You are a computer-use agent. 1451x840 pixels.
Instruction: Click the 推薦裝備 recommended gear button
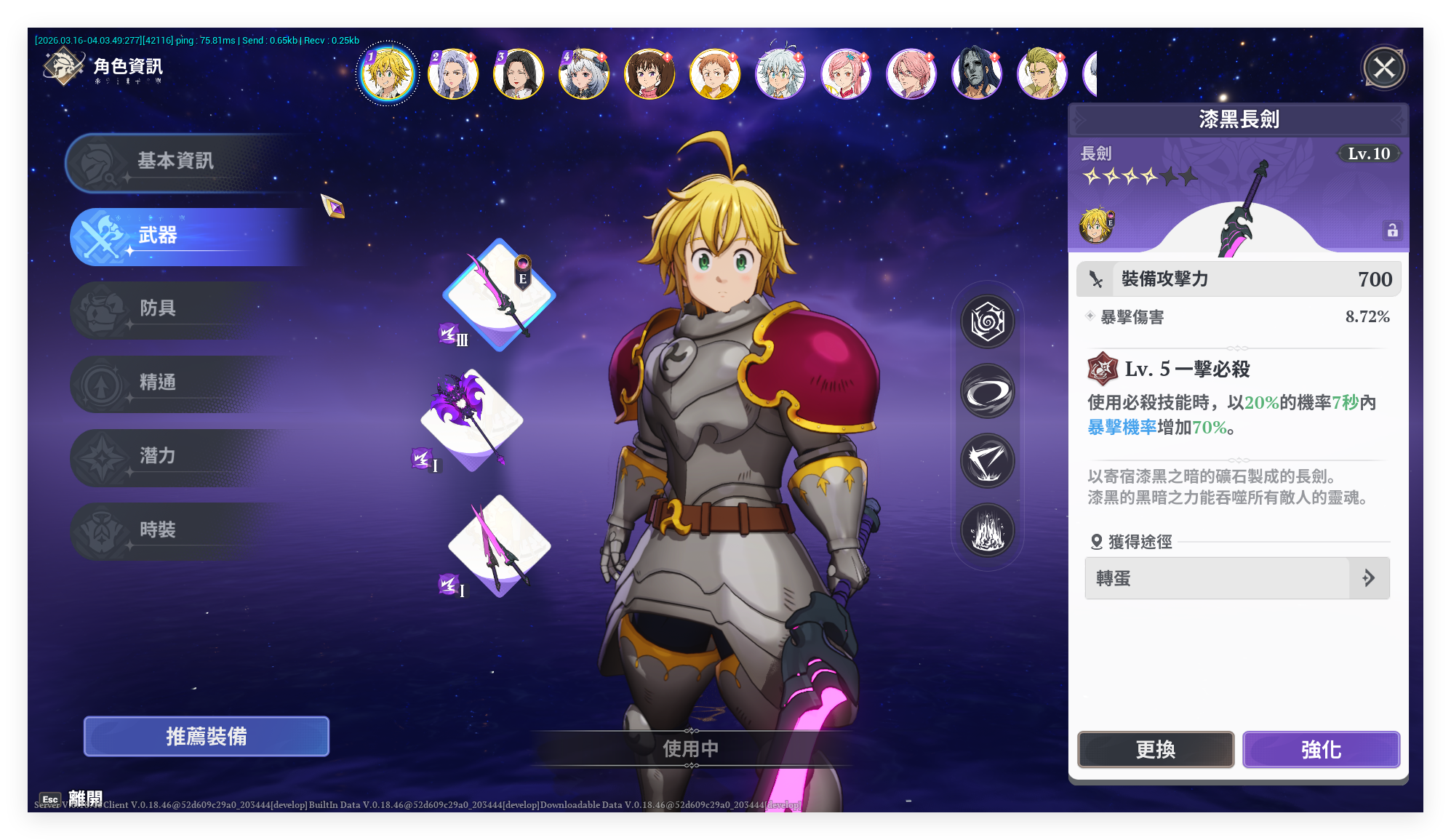tap(207, 737)
